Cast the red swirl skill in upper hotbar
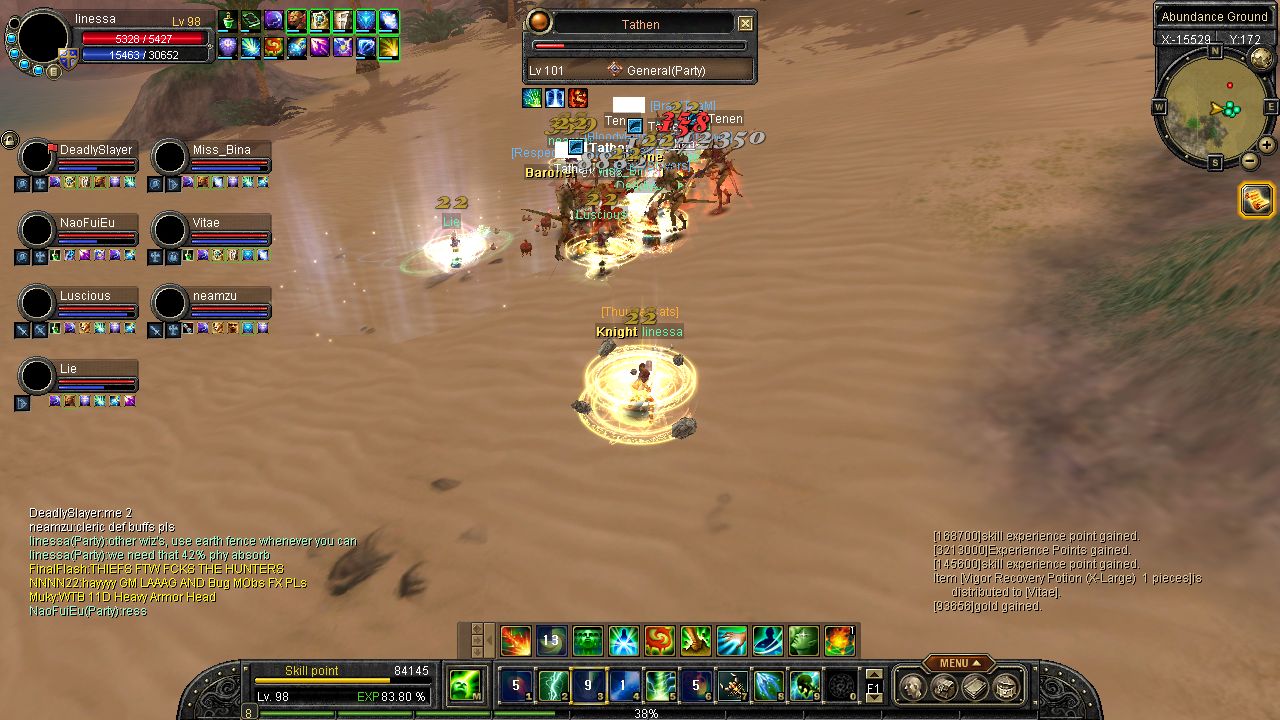Viewport: 1280px width, 720px height. [x=659, y=640]
